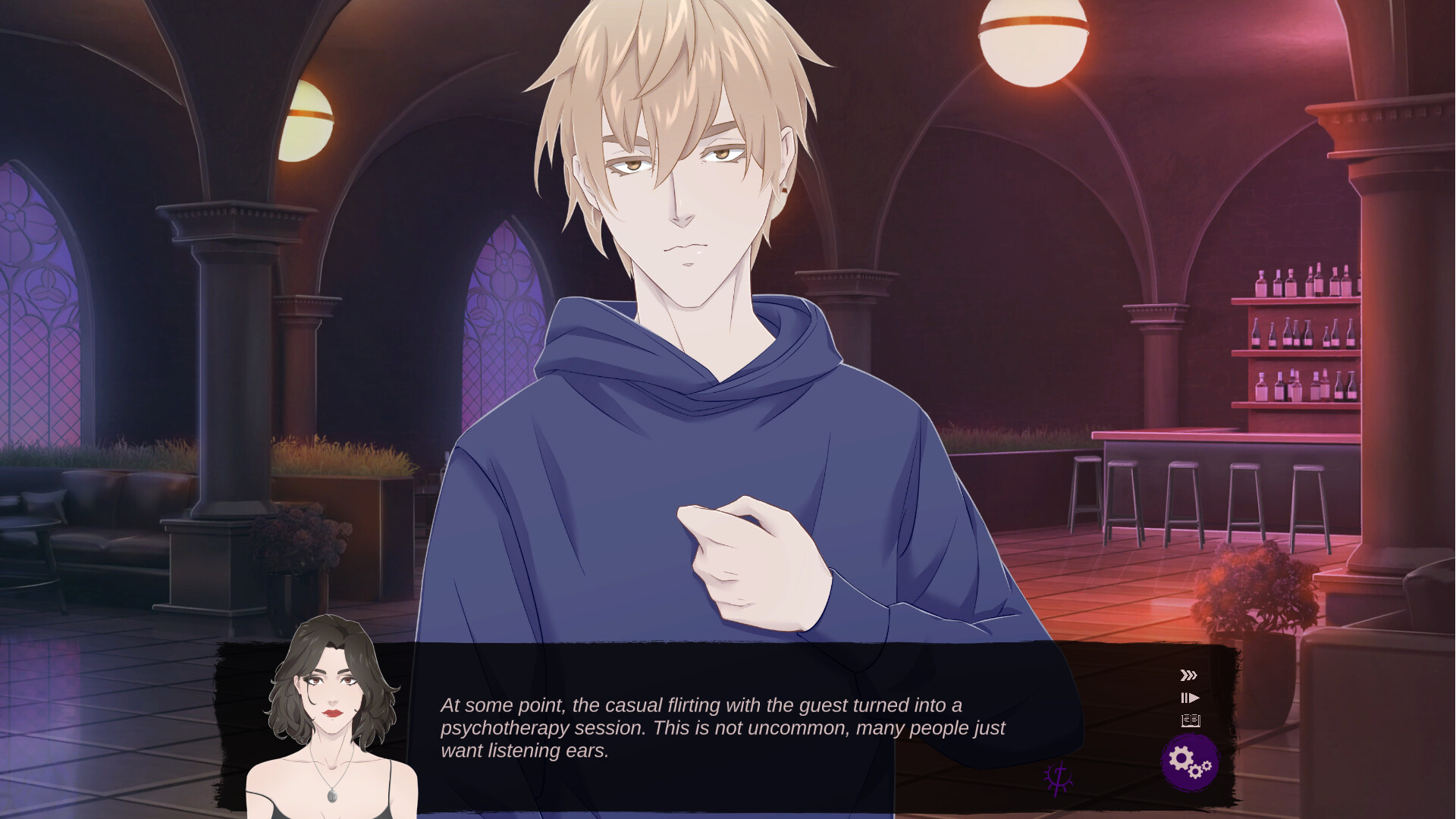Open the dialogue history log book icon

point(1189,720)
